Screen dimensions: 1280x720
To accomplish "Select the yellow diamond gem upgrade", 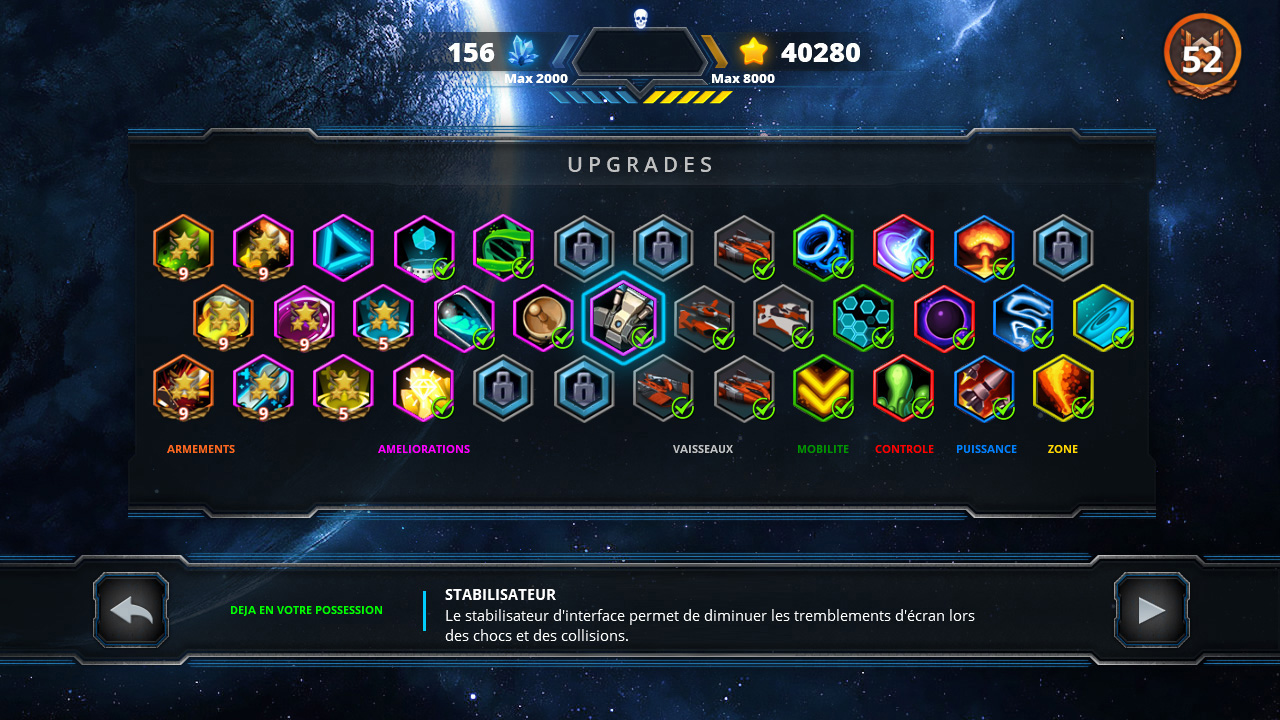I will coord(423,388).
